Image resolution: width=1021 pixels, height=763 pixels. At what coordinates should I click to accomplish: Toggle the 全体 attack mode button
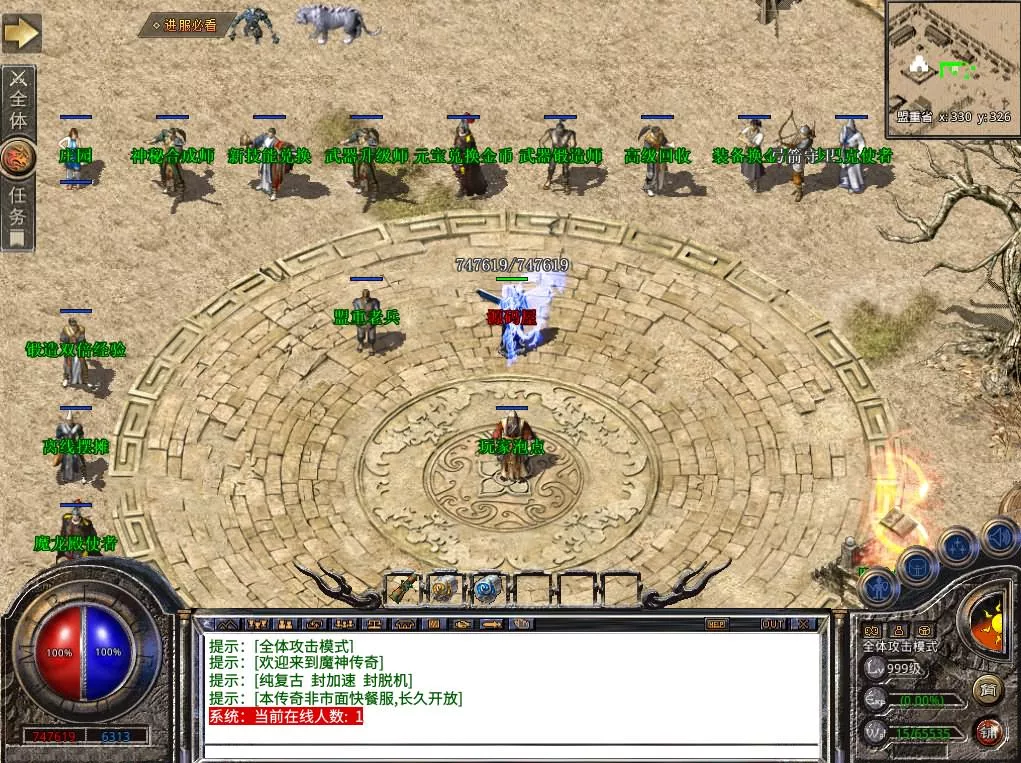(19, 103)
